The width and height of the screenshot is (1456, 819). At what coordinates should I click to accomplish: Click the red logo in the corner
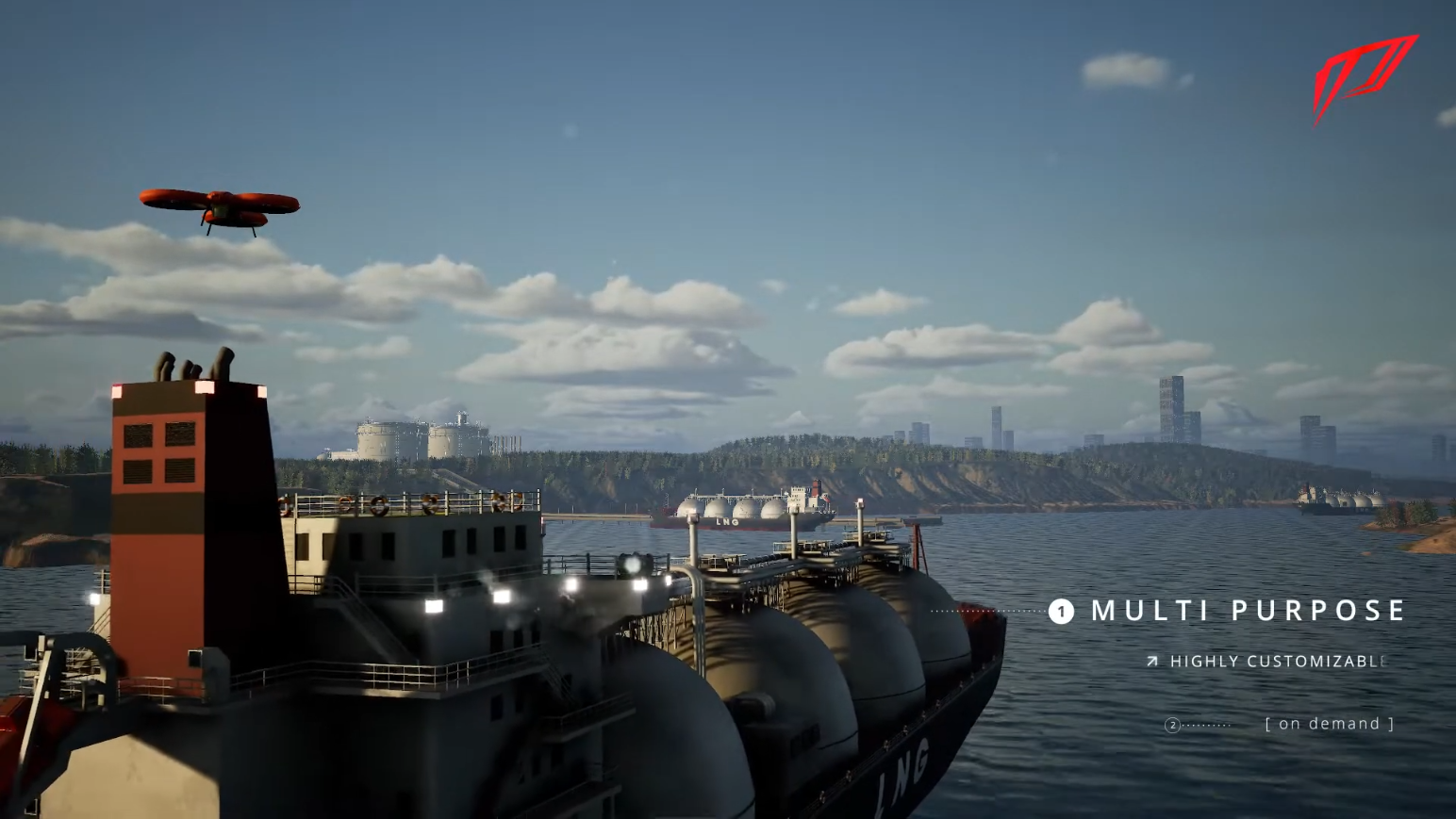(x=1365, y=75)
